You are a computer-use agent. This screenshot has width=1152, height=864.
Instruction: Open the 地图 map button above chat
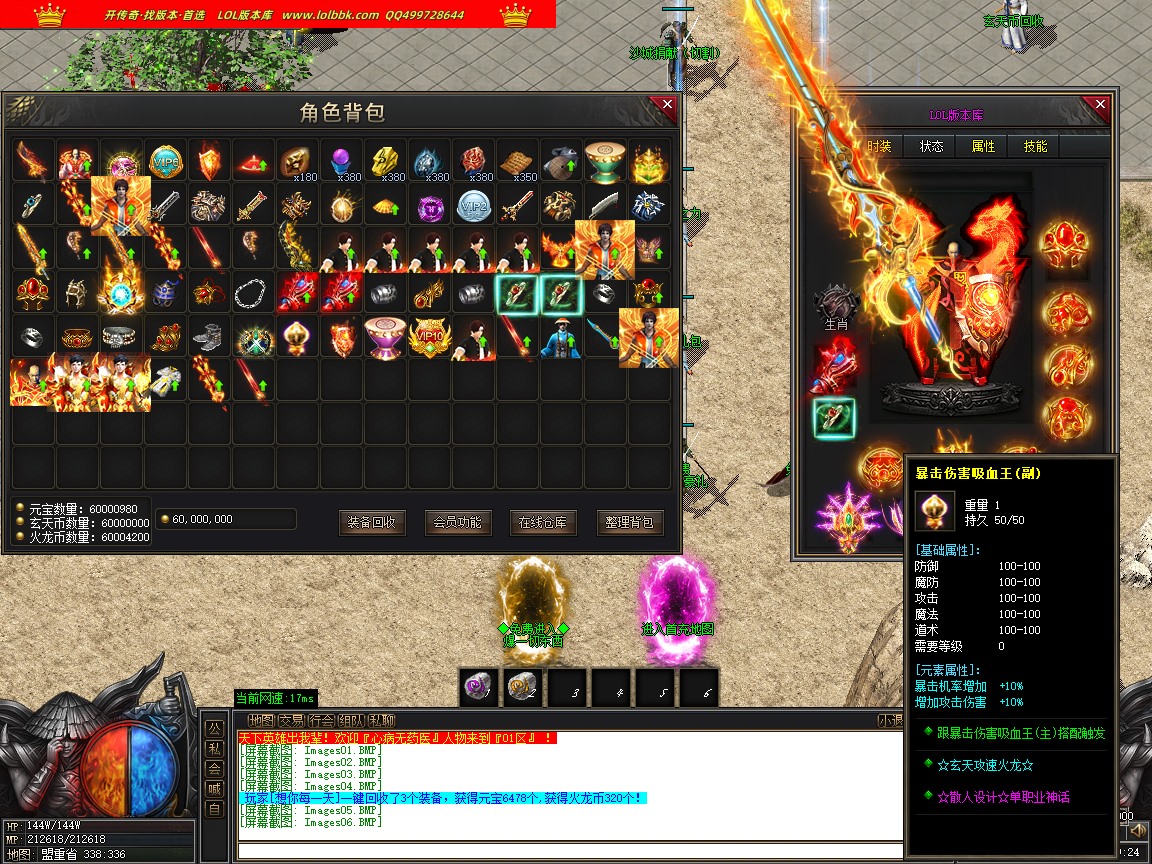pyautogui.click(x=261, y=720)
